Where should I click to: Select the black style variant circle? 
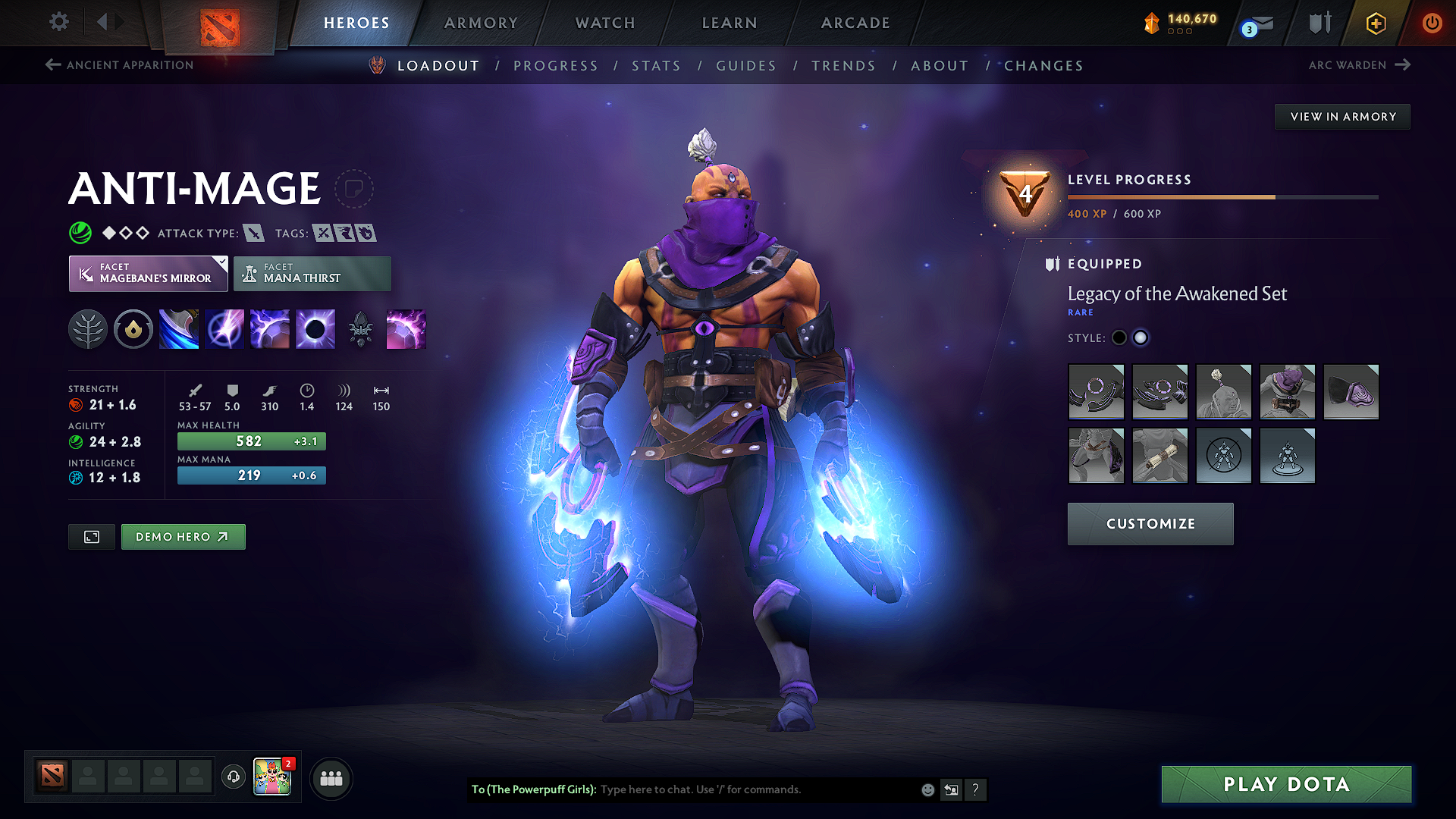pos(1119,337)
